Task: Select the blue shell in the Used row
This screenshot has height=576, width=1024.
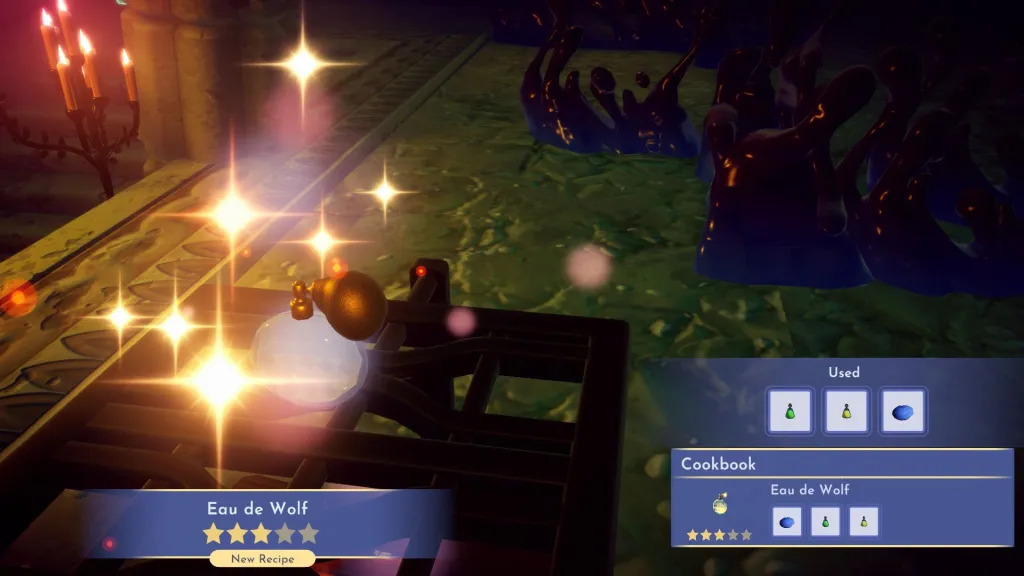Action: (903, 411)
